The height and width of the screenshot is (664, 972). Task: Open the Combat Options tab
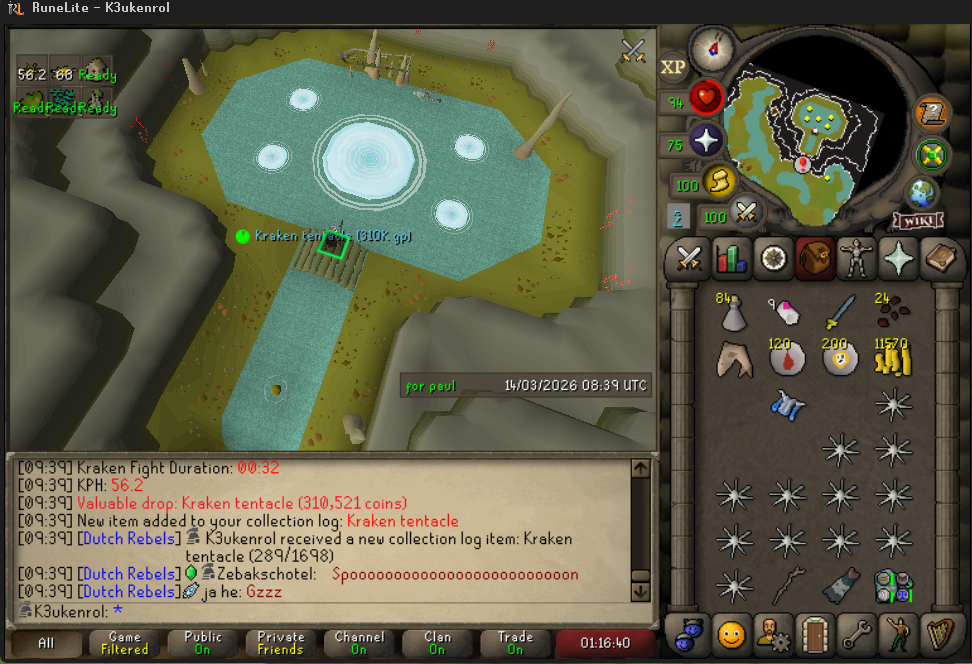pos(687,258)
